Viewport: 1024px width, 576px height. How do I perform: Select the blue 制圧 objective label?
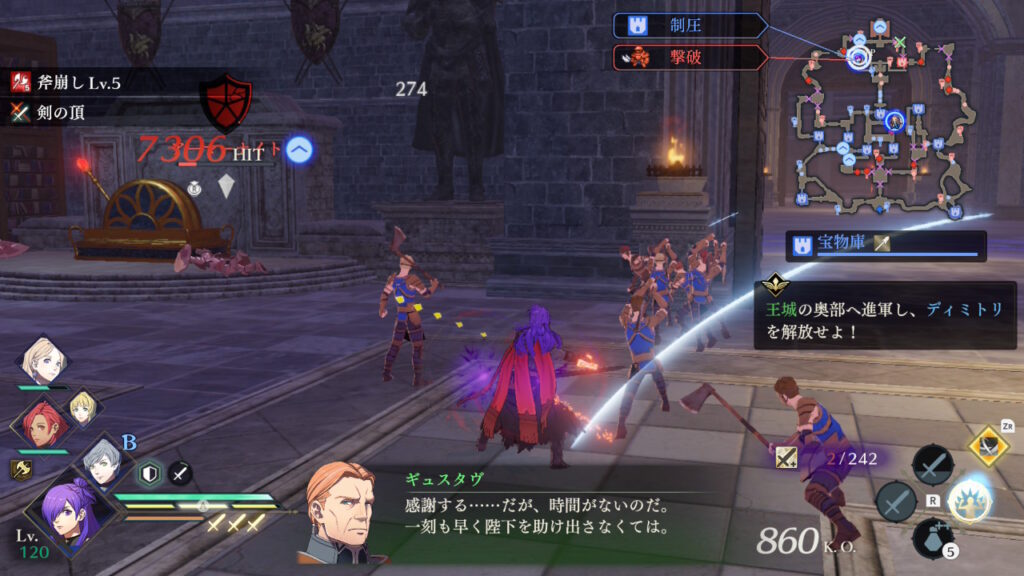[x=690, y=26]
